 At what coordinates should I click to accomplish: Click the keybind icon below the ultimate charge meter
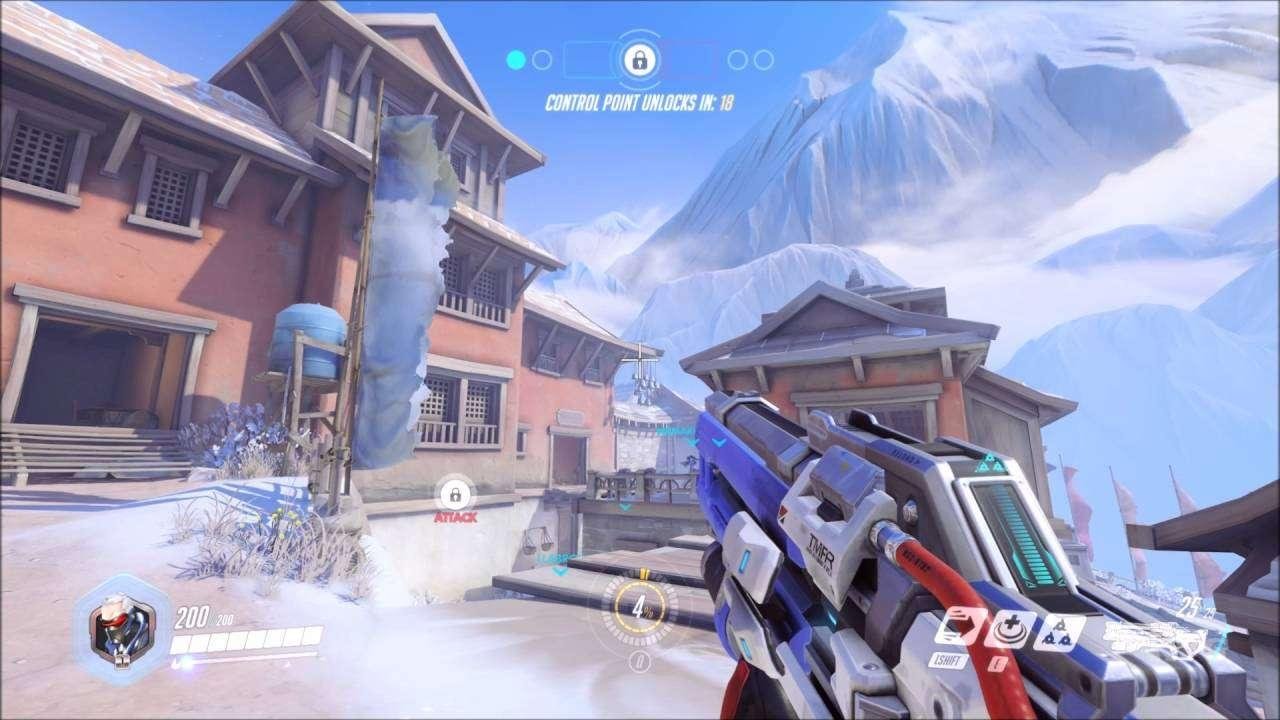click(x=640, y=659)
